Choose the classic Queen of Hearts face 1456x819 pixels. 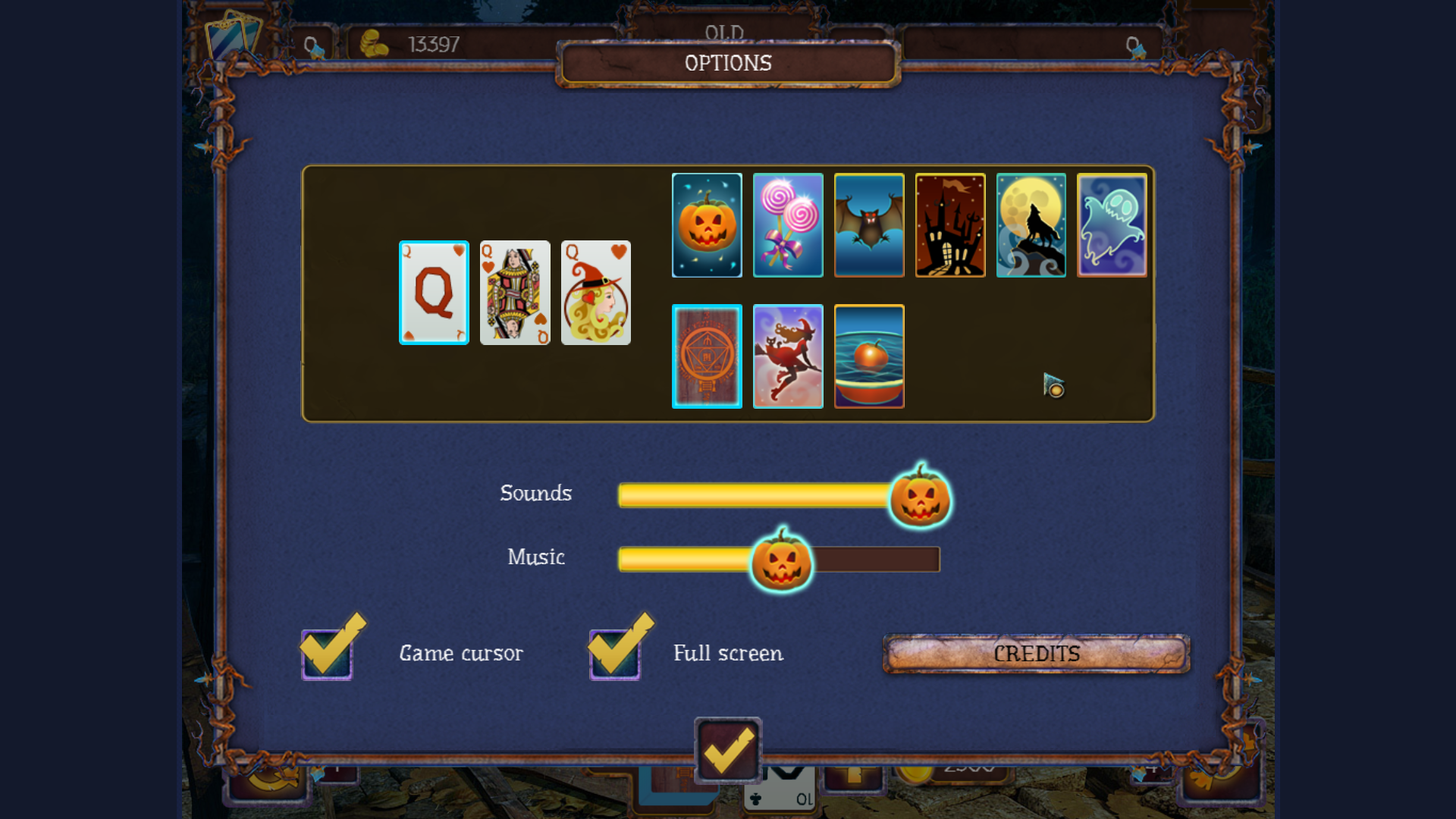tap(515, 292)
